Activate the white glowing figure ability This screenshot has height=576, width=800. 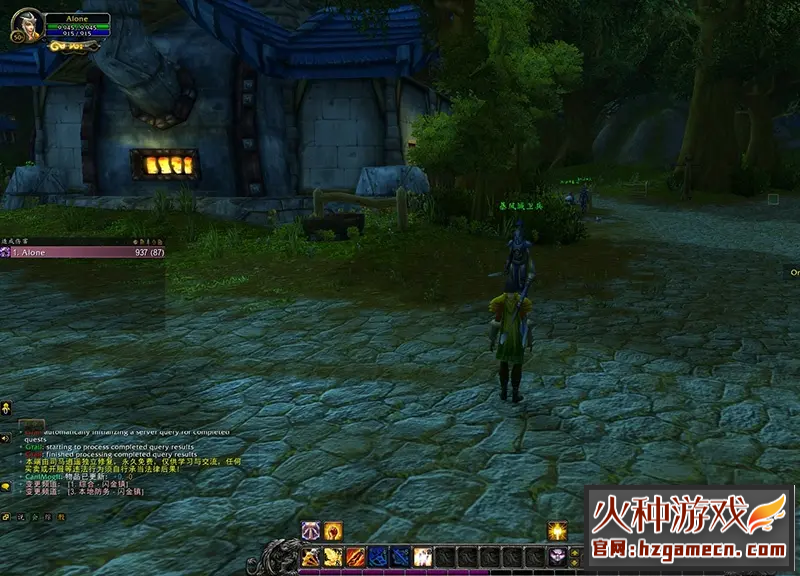point(422,555)
